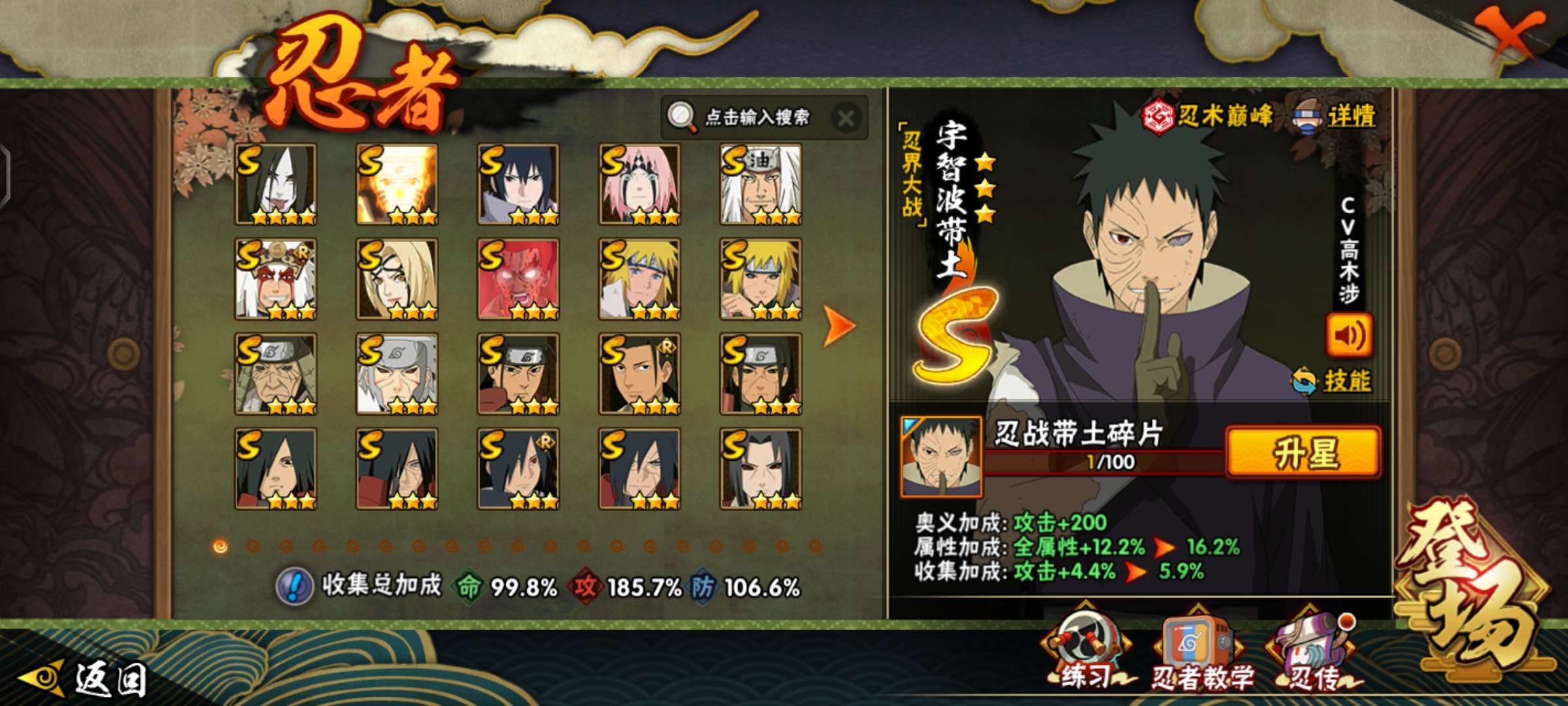Pick the Tsunade ninja portrait

(397, 279)
